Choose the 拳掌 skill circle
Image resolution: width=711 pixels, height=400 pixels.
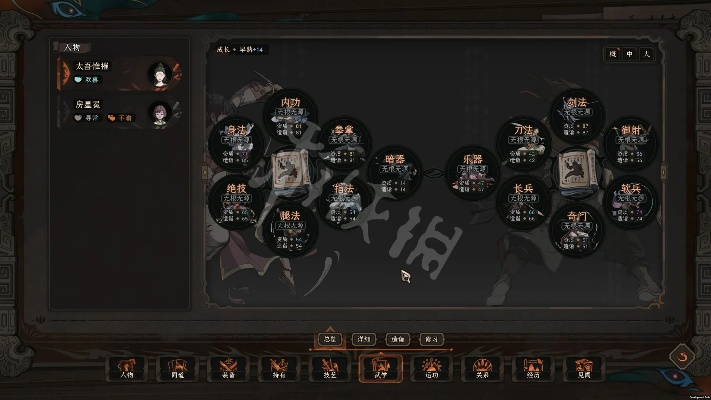[344, 141]
